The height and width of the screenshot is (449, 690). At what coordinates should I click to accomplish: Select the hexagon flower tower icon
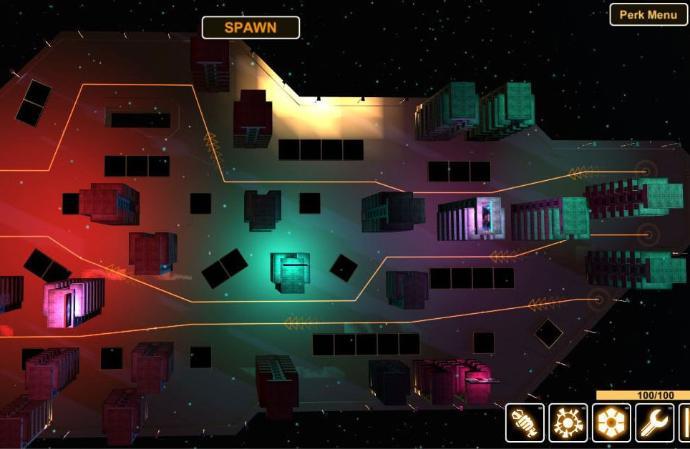point(611,423)
